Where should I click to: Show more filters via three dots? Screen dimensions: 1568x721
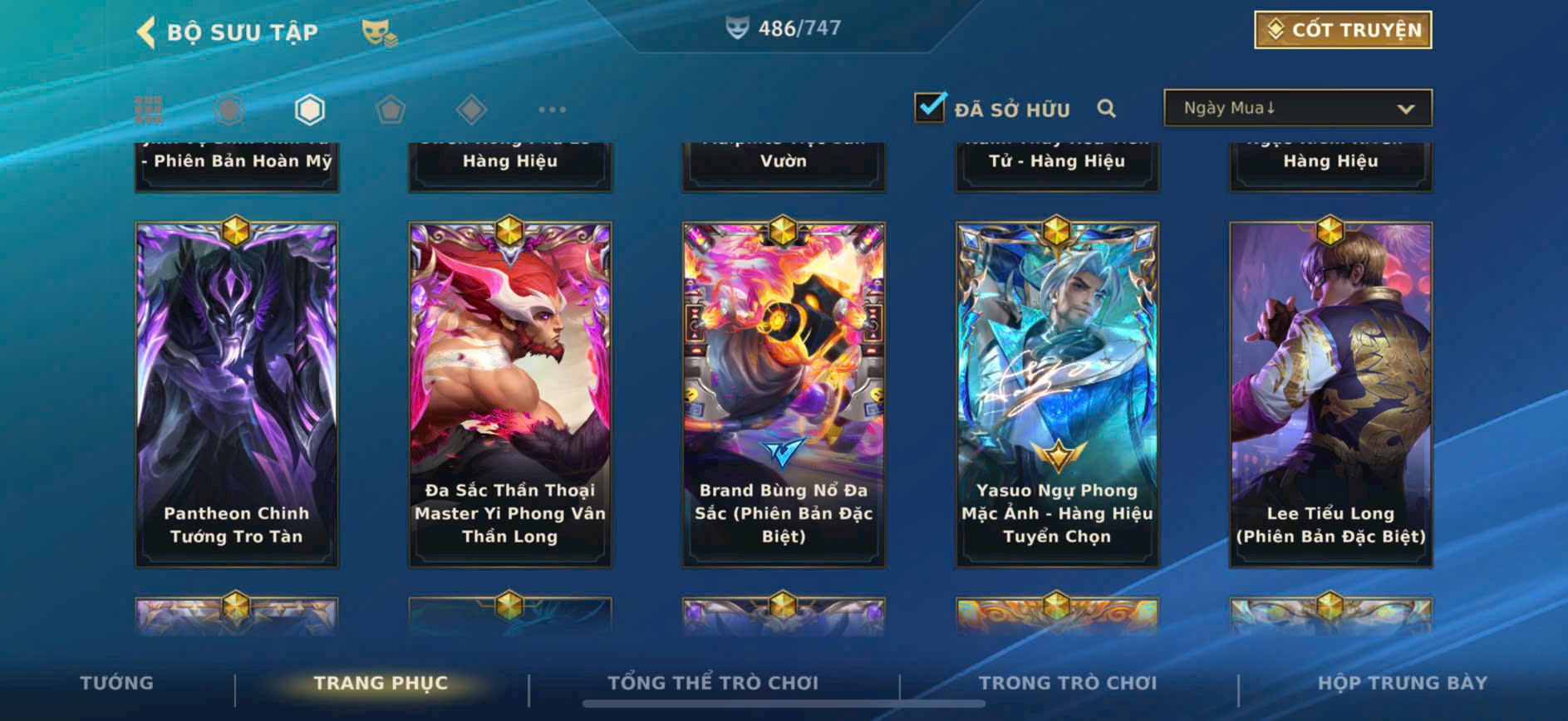(x=552, y=110)
